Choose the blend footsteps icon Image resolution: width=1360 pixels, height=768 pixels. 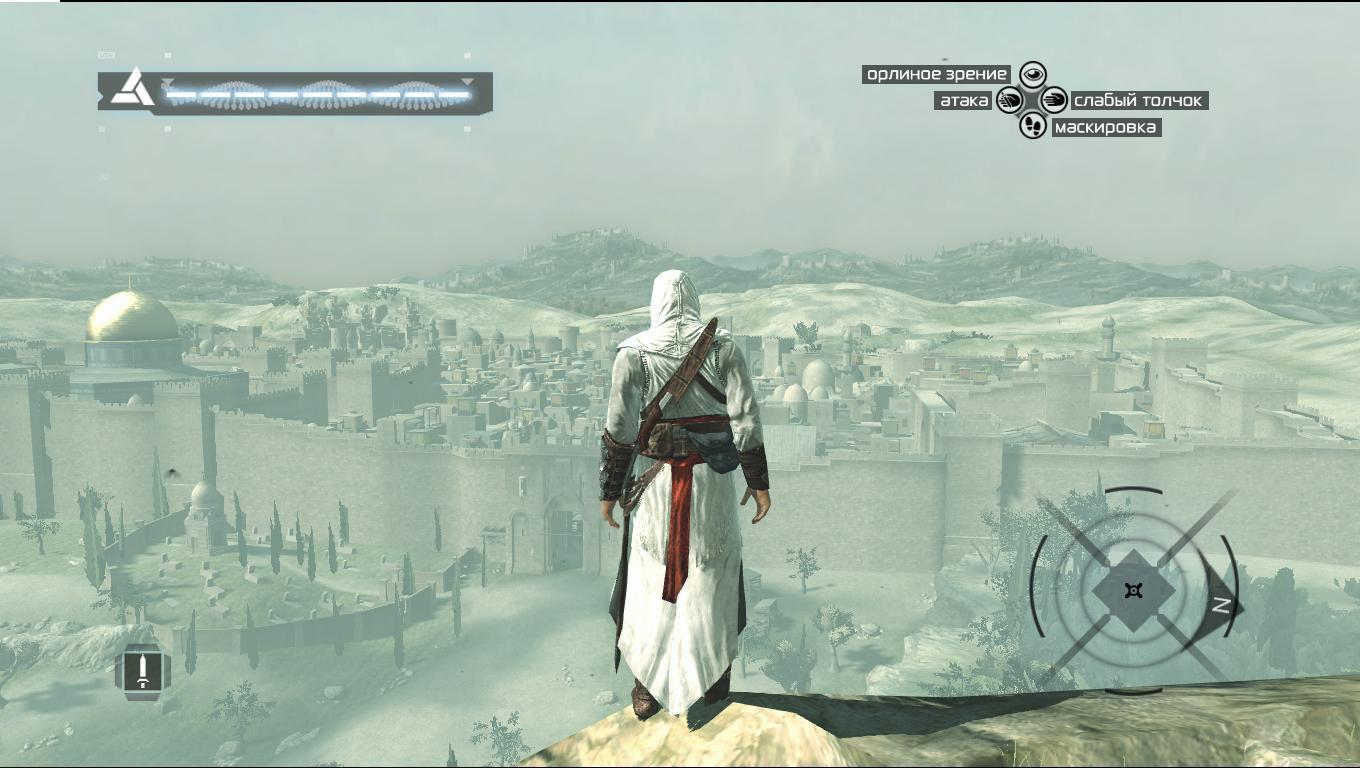(x=1032, y=126)
